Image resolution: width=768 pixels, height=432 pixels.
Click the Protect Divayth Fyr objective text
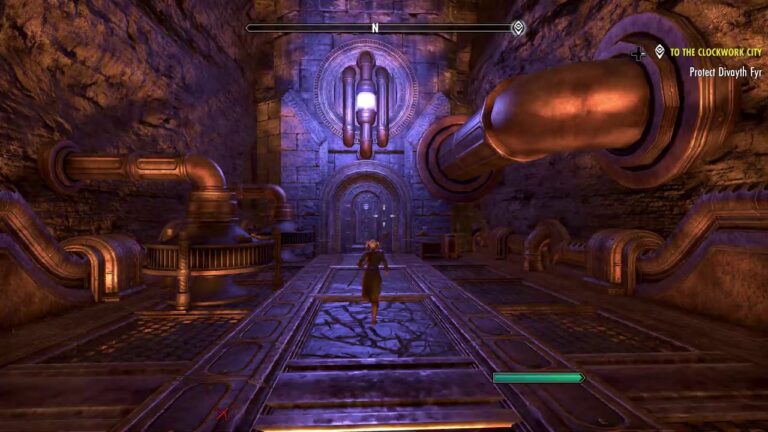(727, 71)
